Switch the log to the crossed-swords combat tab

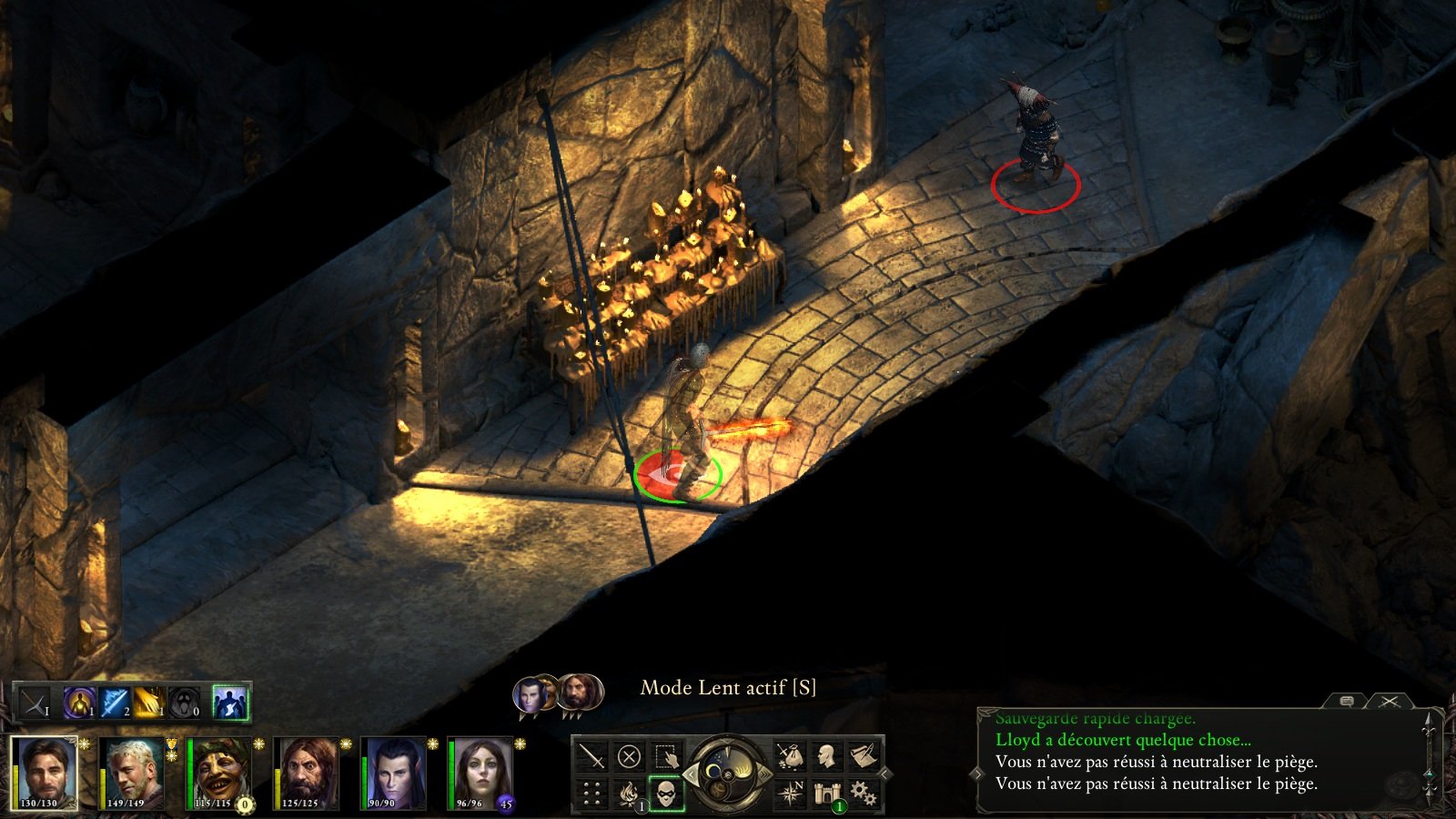click(1389, 701)
